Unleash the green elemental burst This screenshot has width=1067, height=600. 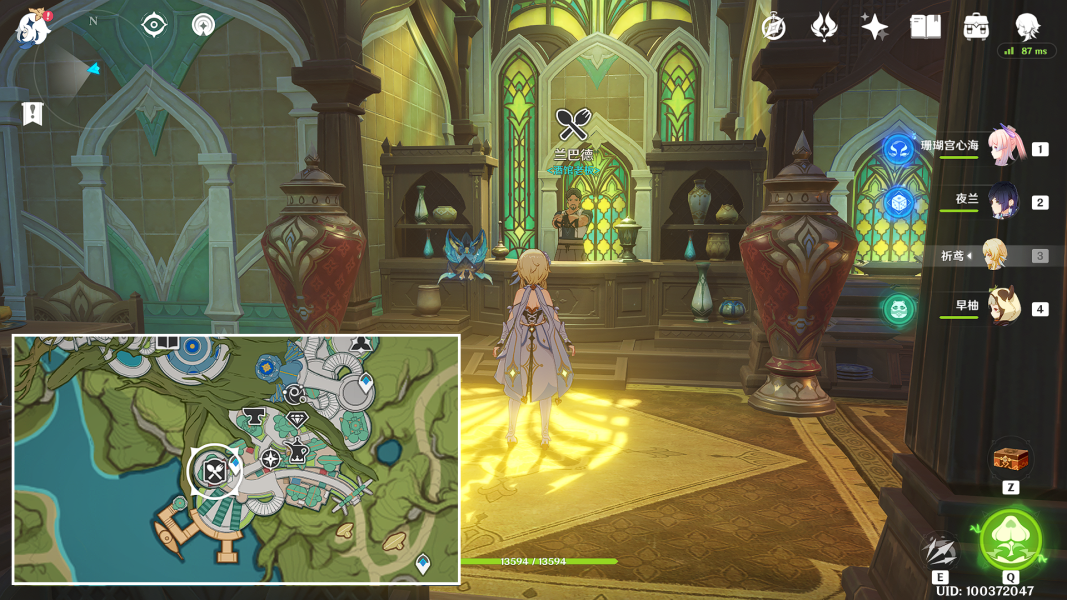tap(1010, 540)
